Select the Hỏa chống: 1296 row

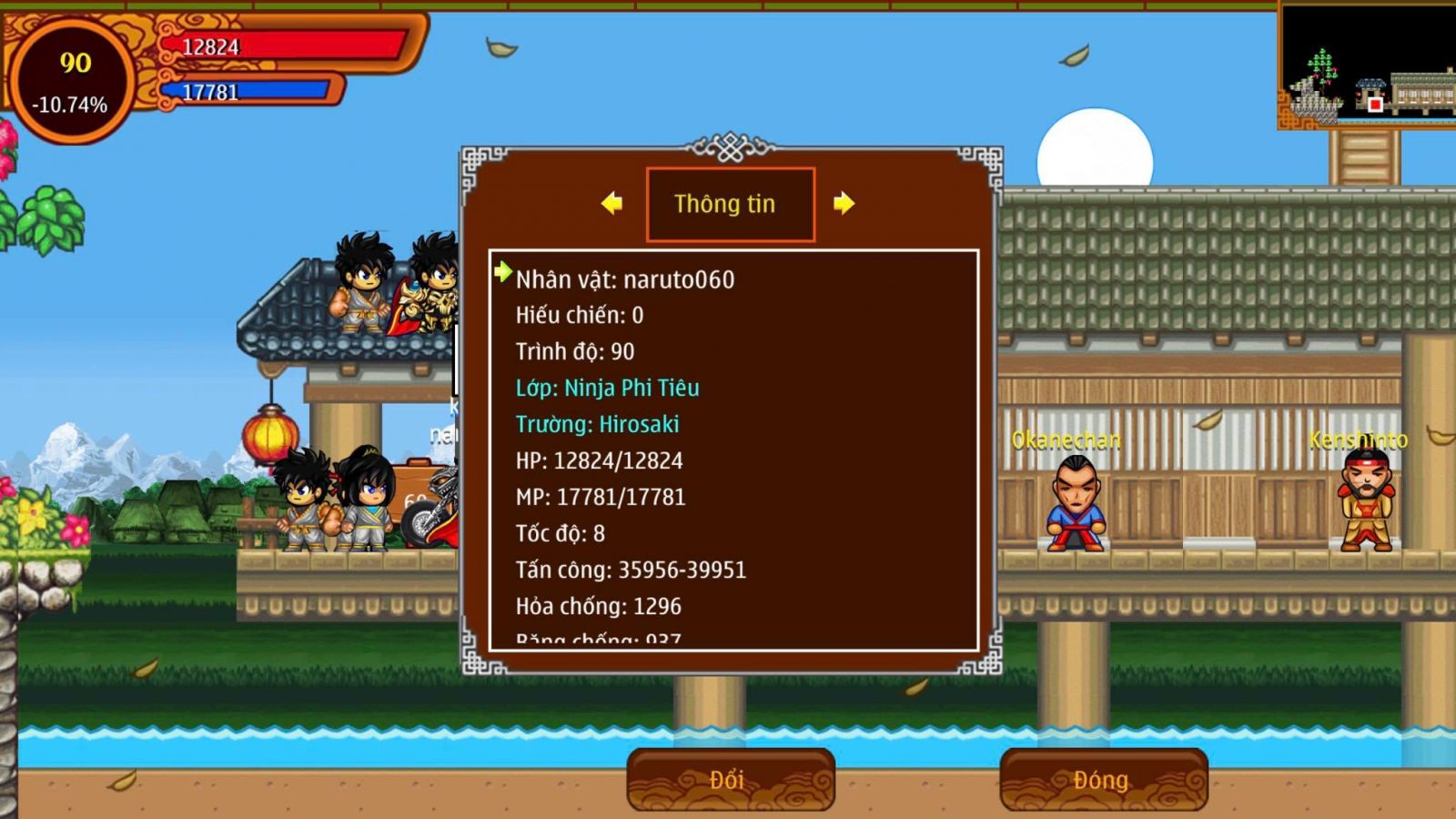point(598,606)
